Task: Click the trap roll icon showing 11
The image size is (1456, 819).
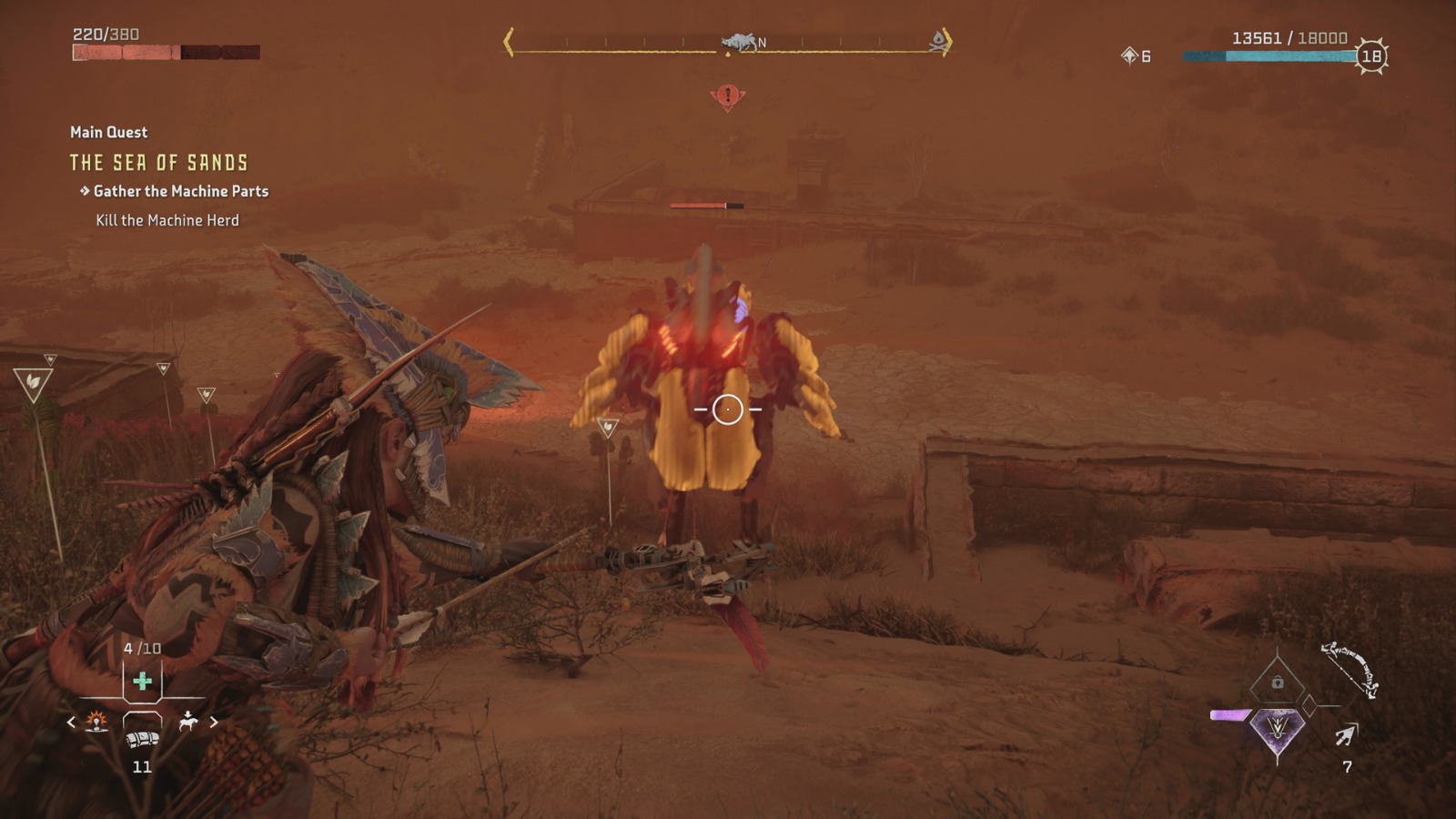Action: [142, 739]
